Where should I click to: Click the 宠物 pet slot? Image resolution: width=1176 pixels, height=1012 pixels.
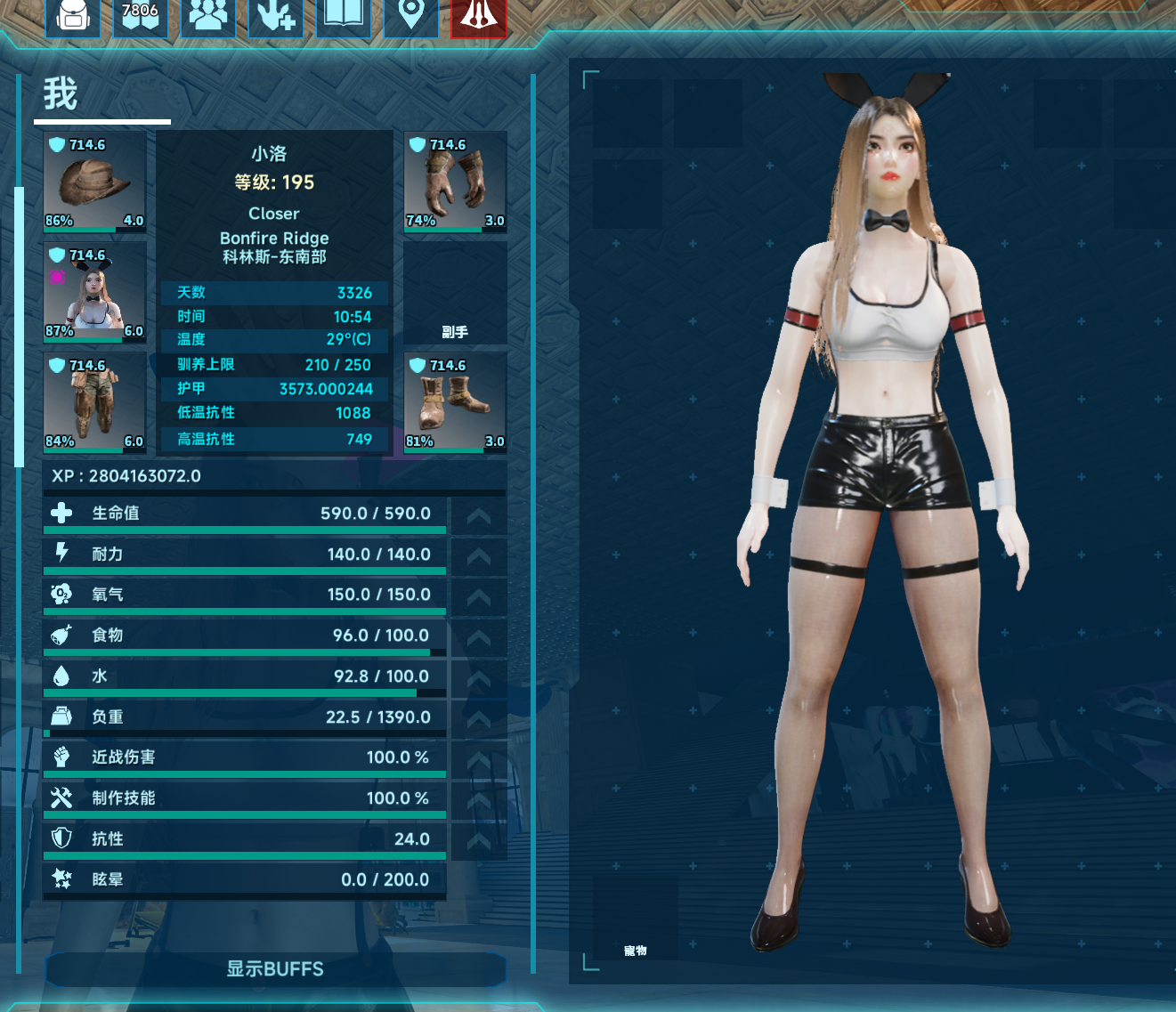point(635,919)
